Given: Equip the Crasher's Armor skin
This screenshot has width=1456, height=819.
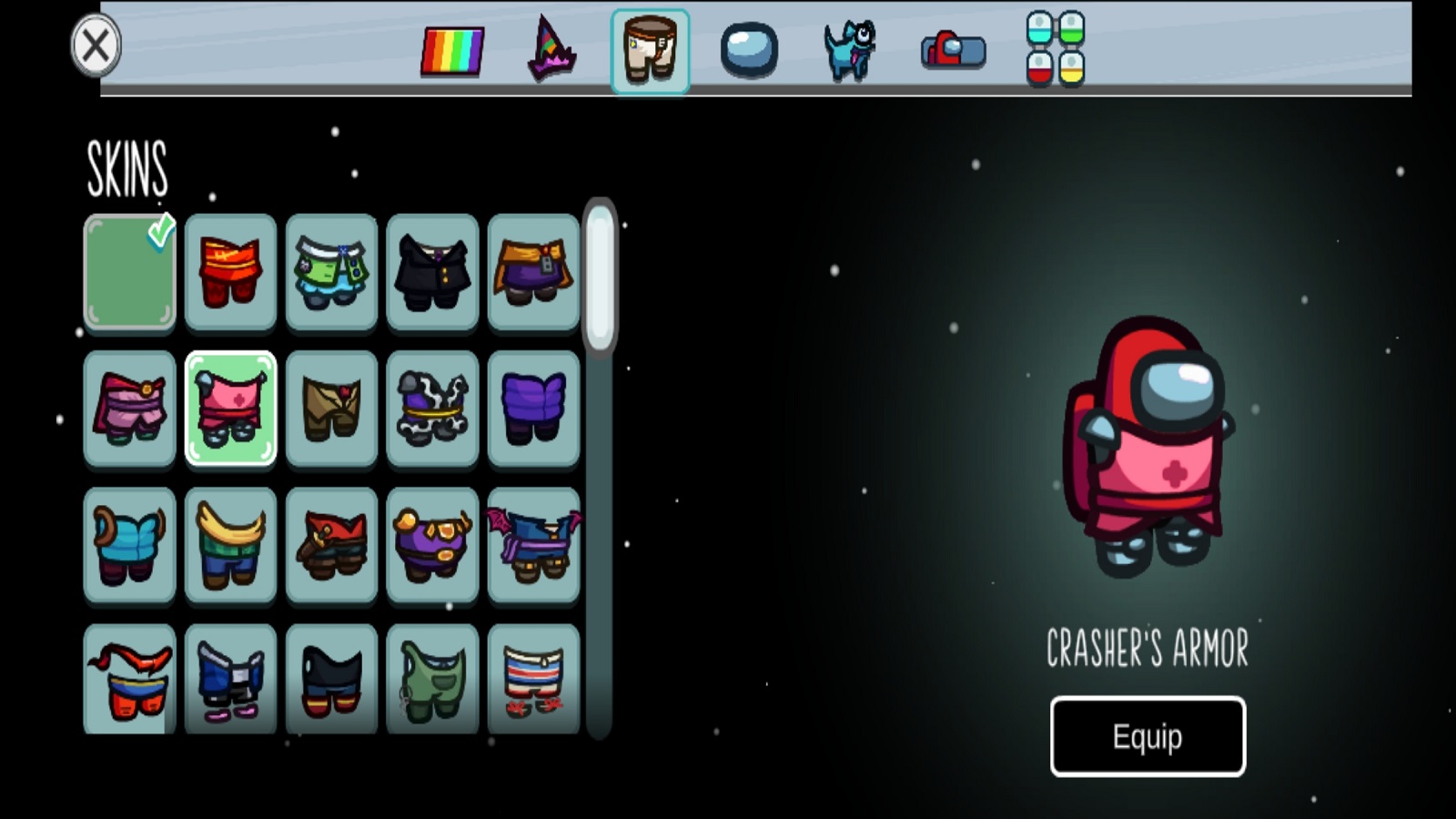Looking at the screenshot, I should pyautogui.click(x=1148, y=736).
